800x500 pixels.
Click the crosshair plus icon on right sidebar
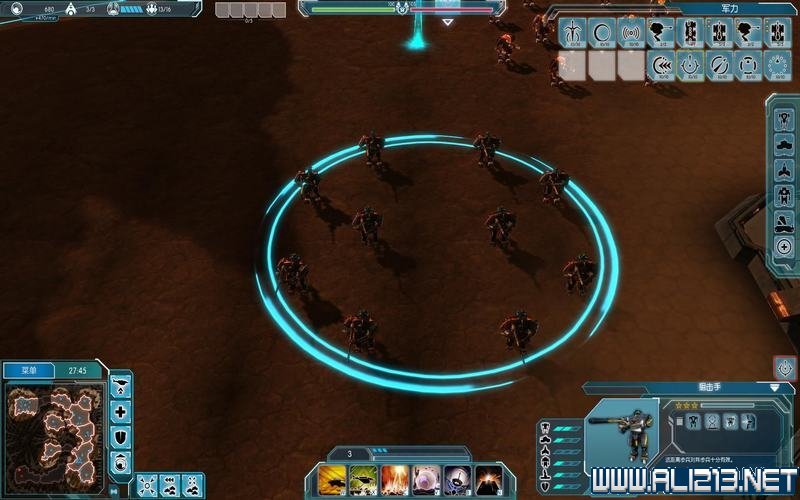pos(785,247)
